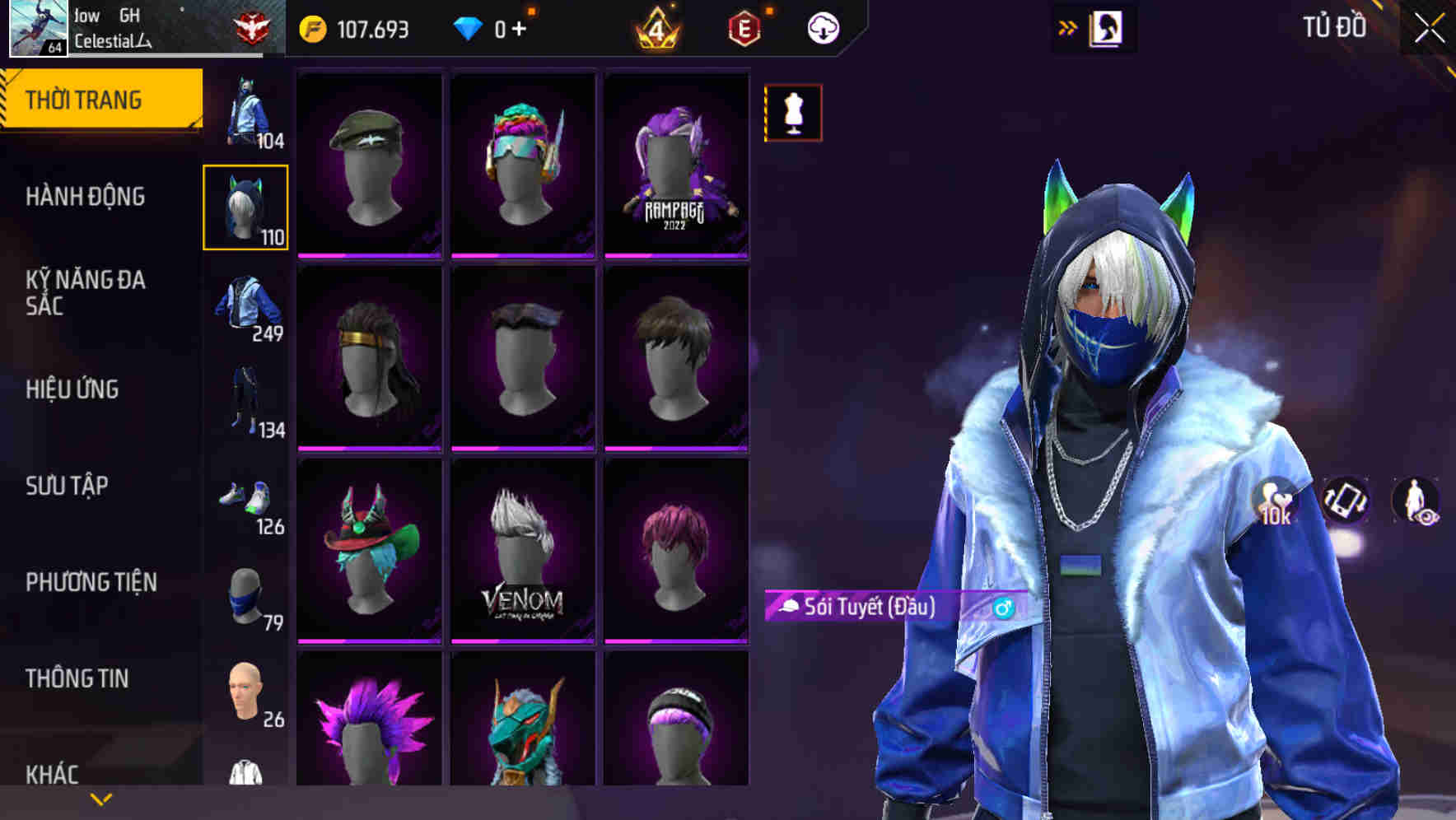Select the equipped Sói Tuyết head item thumbnail
Image resolution: width=1456 pixels, height=820 pixels.
click(x=245, y=210)
